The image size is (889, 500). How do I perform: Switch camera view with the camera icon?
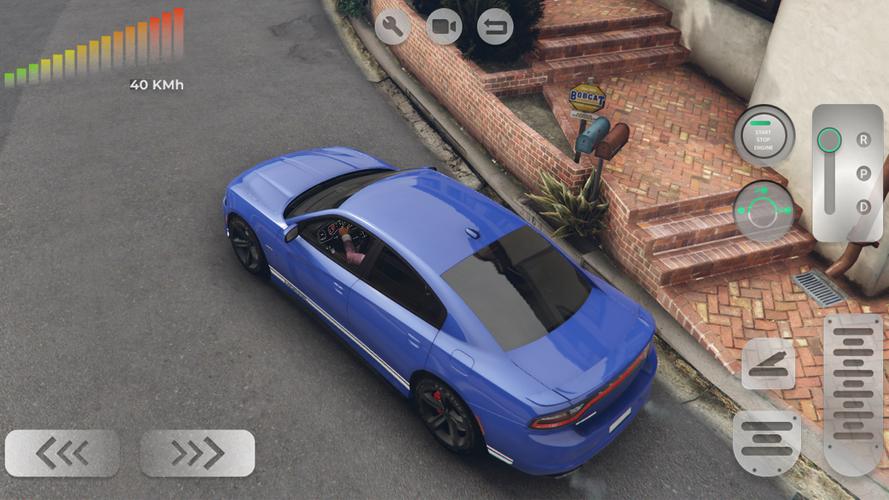click(444, 26)
